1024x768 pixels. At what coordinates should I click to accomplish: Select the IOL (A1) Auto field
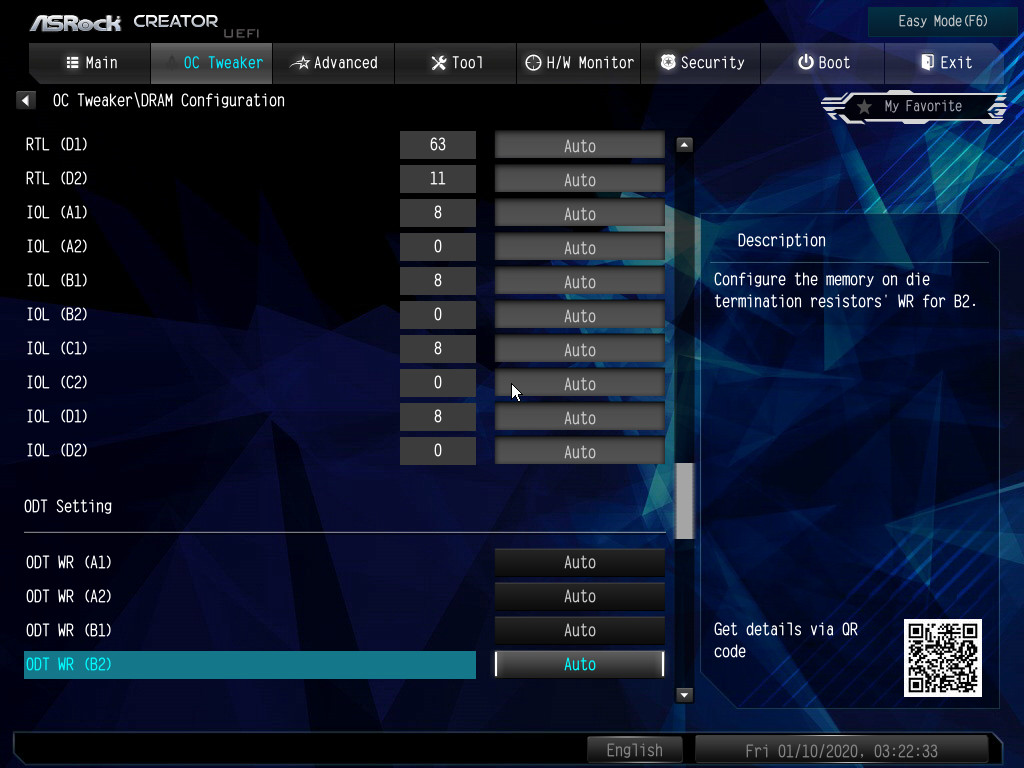[579, 214]
